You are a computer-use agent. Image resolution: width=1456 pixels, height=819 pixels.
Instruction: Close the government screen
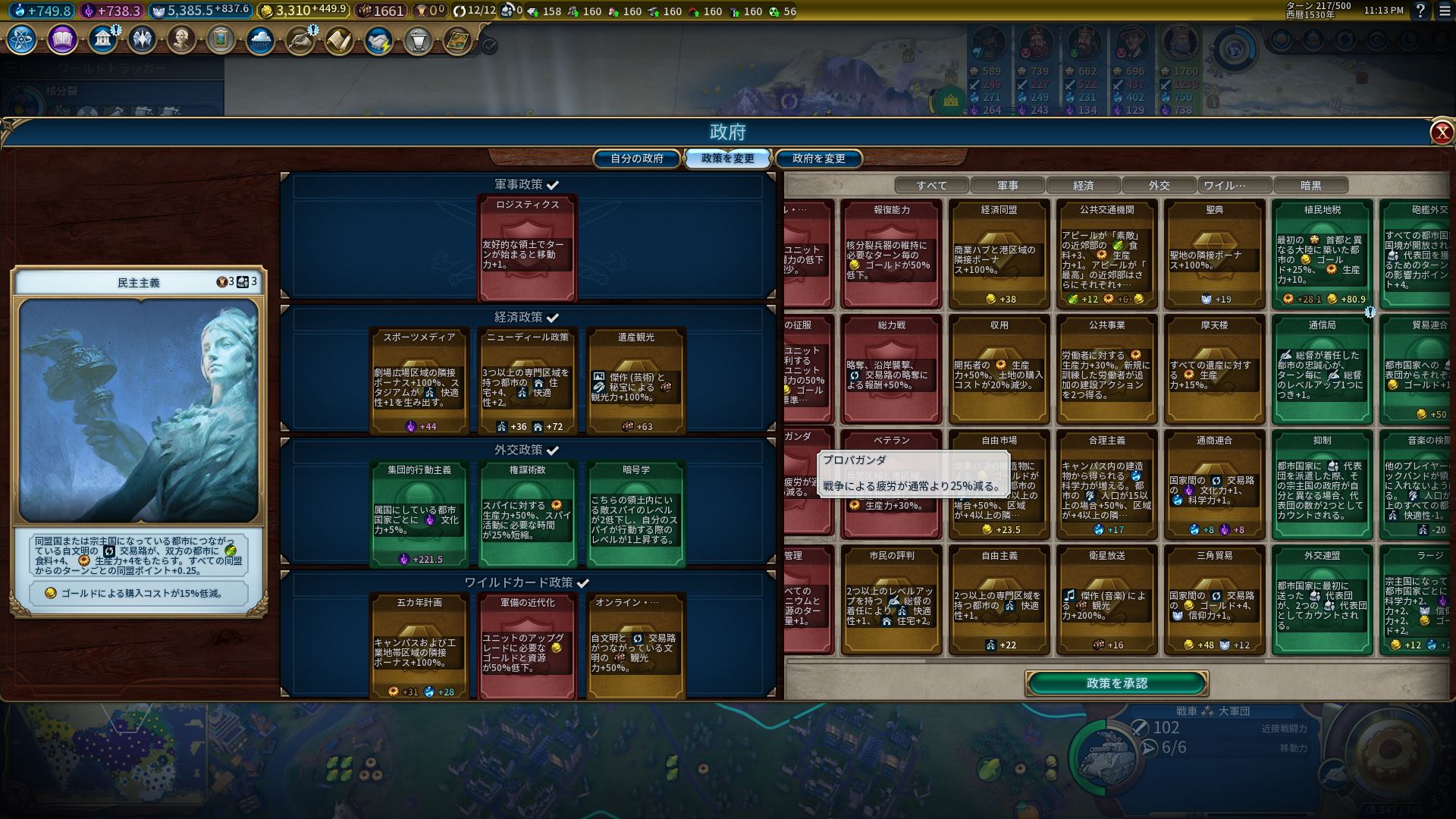point(1441,133)
